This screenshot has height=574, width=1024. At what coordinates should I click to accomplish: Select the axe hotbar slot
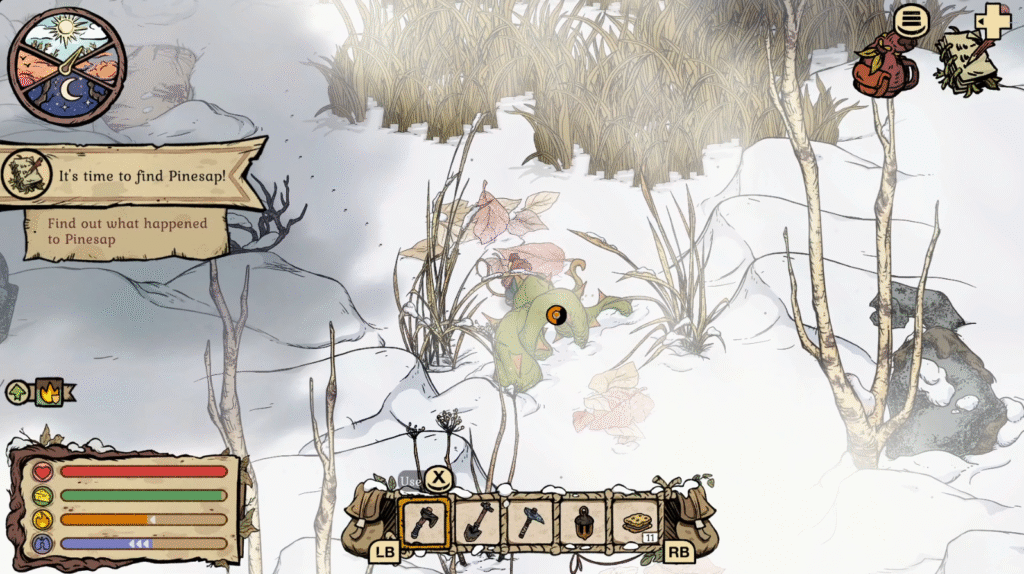point(424,522)
